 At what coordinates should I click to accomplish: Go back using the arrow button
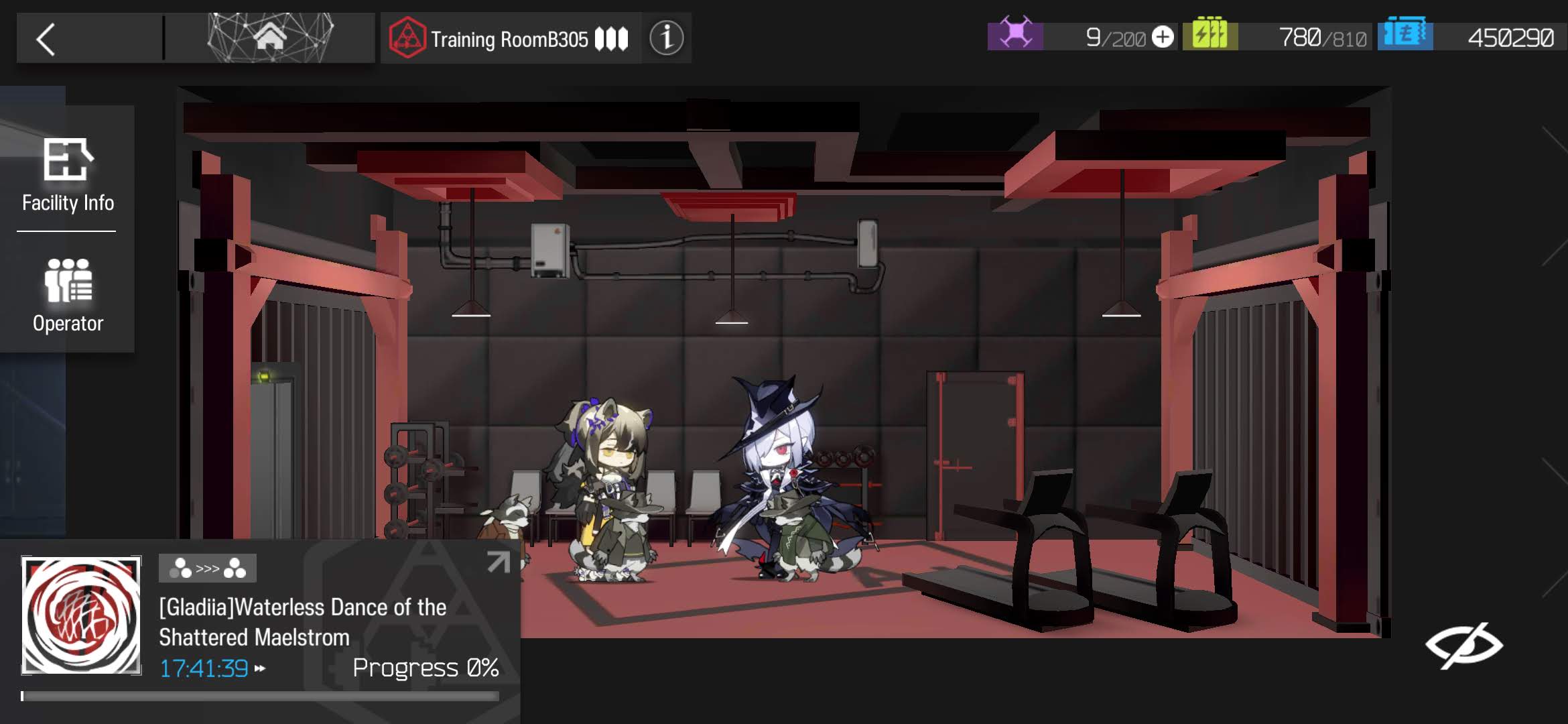(x=46, y=39)
